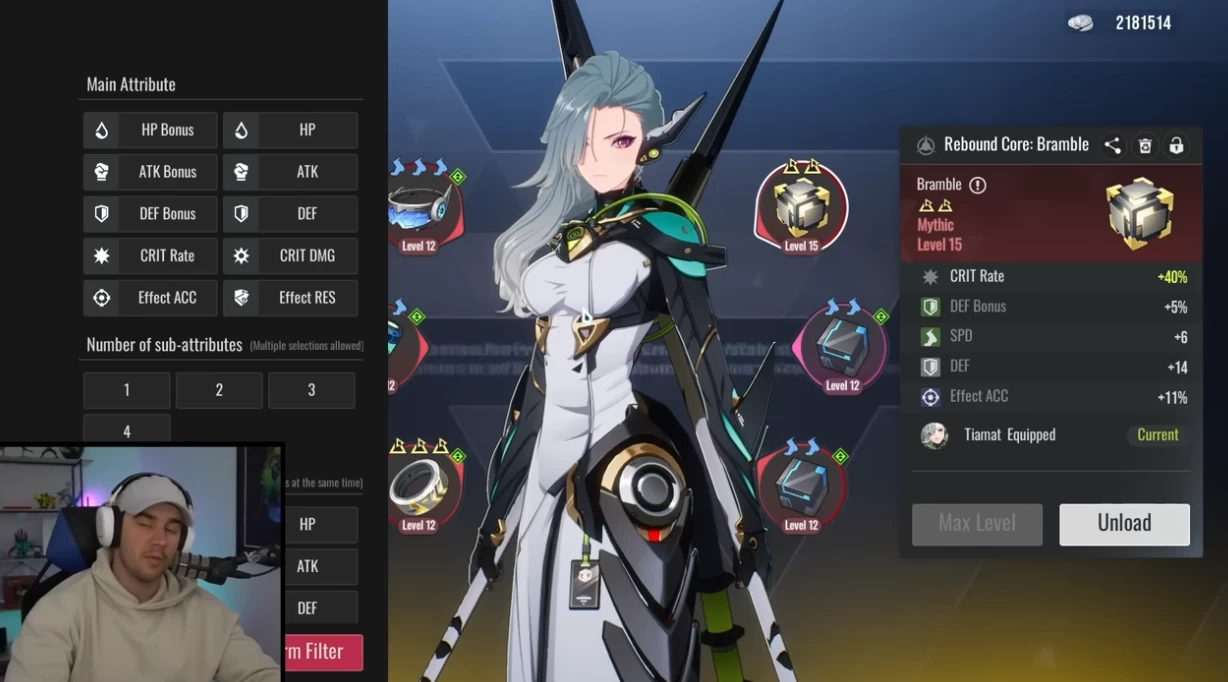Set number of sub-attributes to 2

[x=219, y=390]
